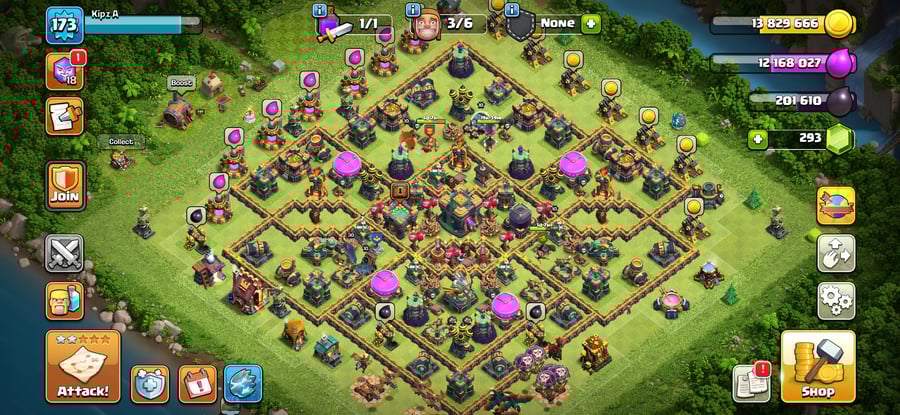Open the Shop
This screenshot has width=900, height=415.
click(817, 366)
